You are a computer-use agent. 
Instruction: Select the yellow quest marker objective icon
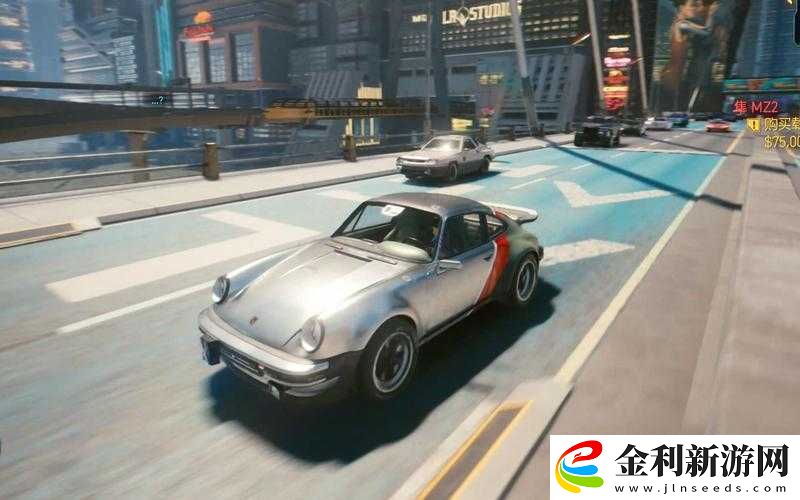pos(753,125)
